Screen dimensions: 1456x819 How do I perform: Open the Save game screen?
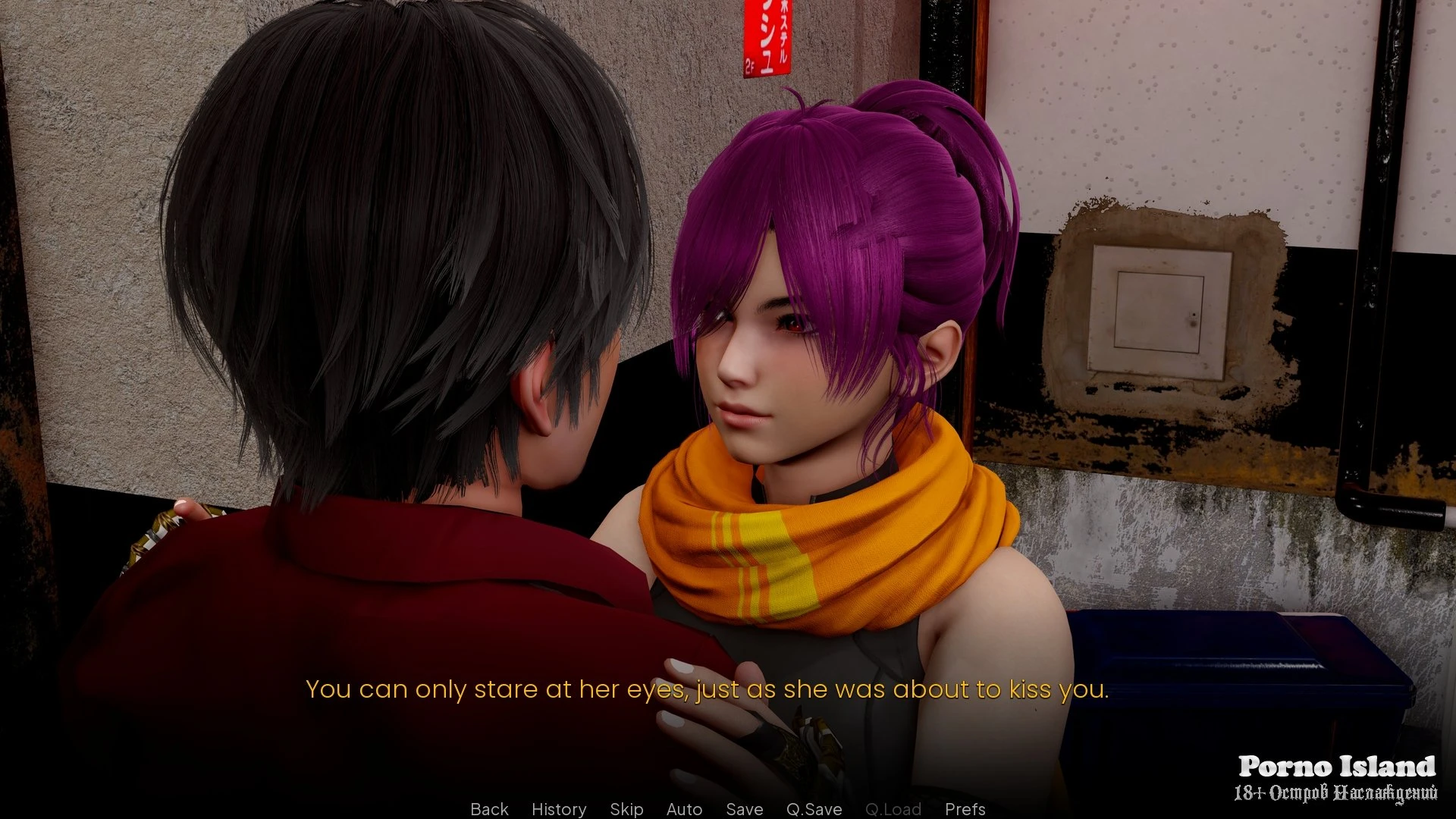pos(744,809)
